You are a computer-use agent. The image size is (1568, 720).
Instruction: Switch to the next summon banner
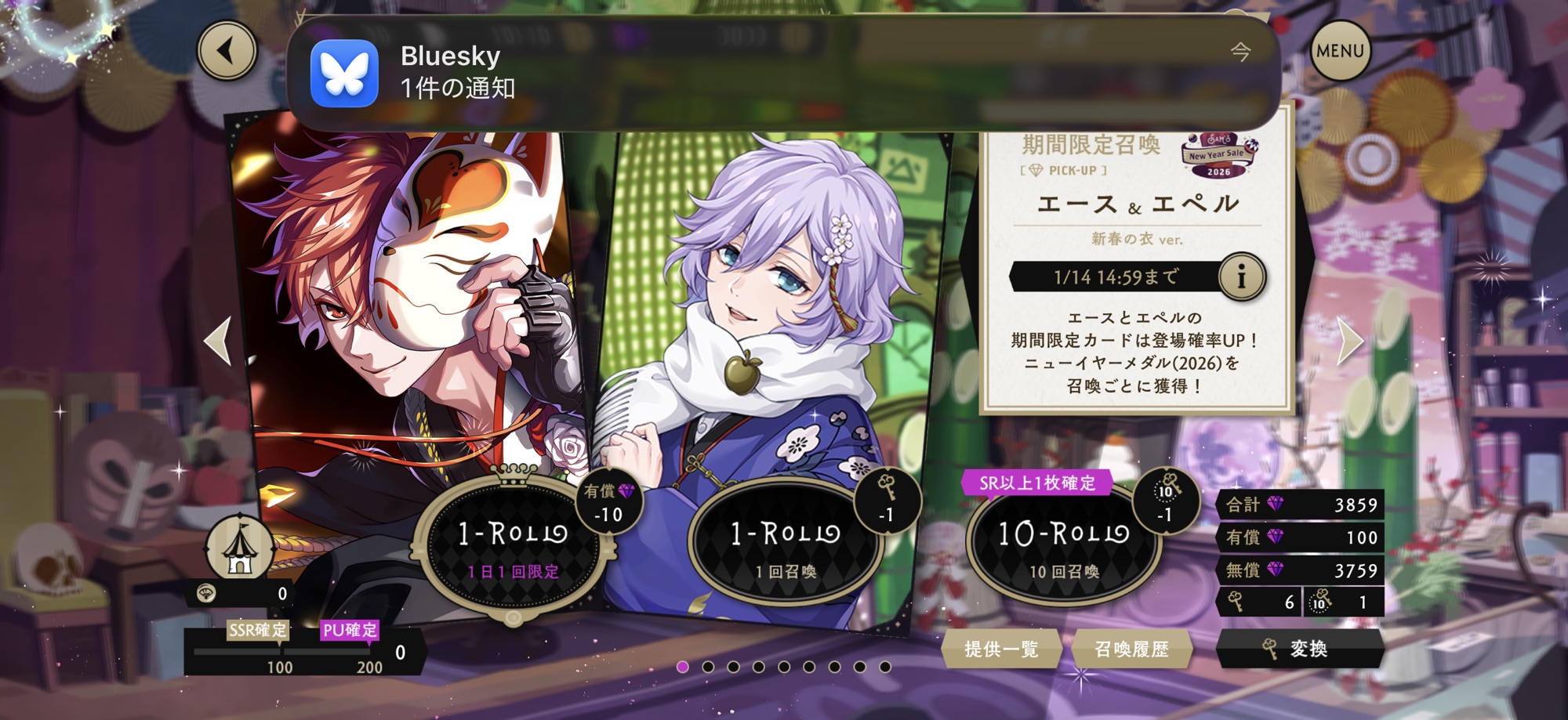(x=1350, y=341)
